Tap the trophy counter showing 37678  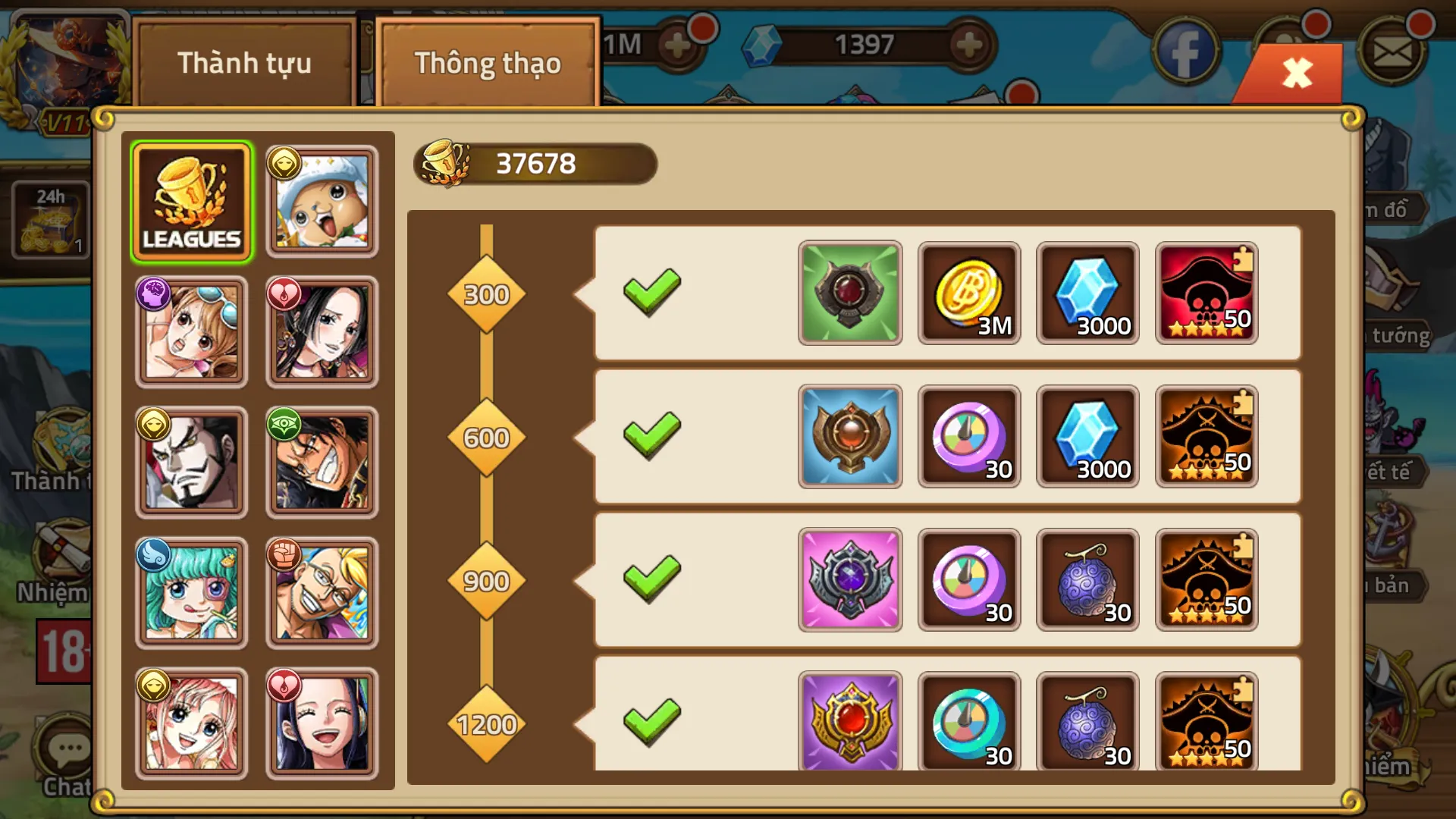click(x=535, y=162)
